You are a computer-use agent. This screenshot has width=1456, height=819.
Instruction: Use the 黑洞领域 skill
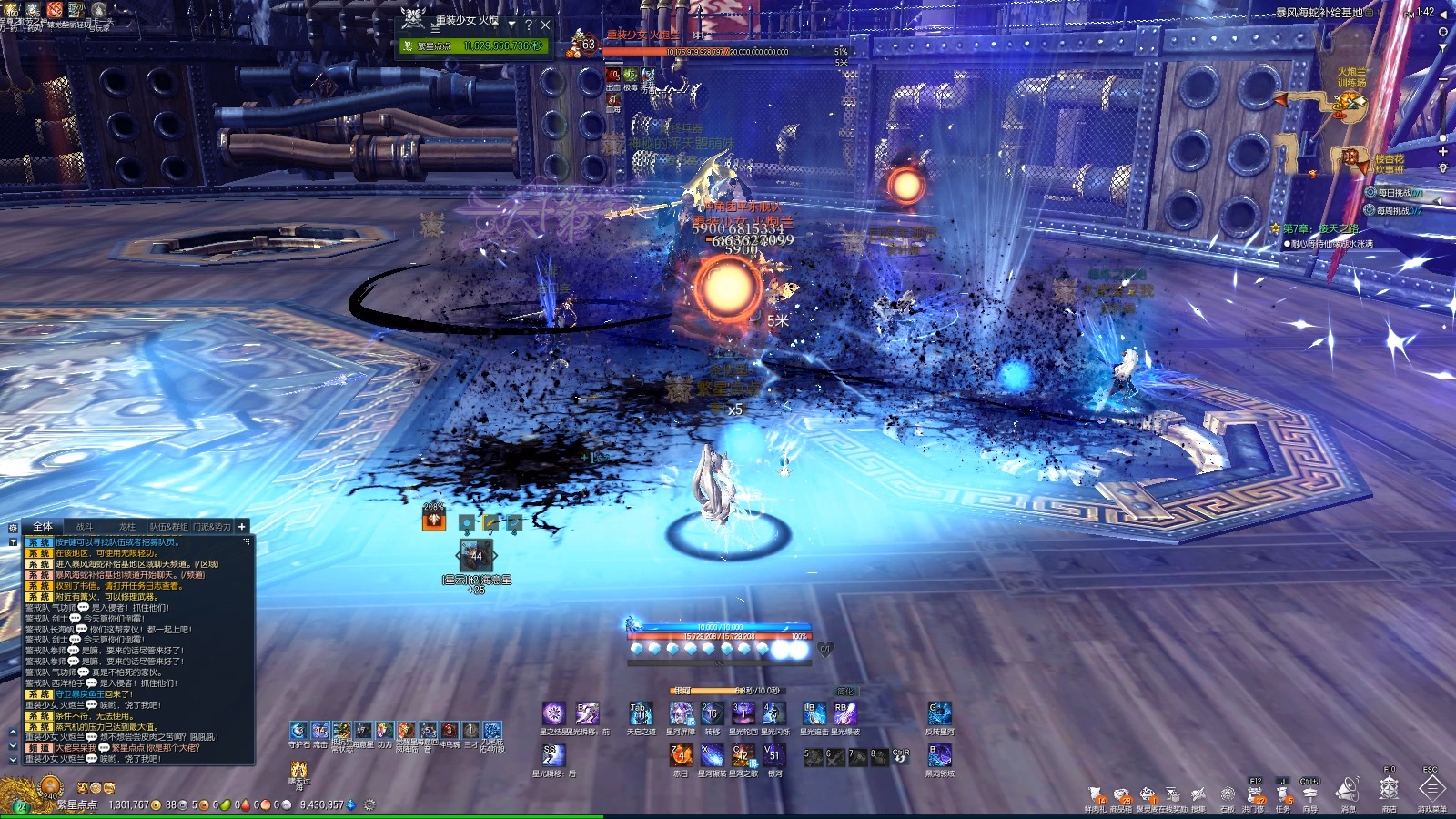tap(939, 755)
